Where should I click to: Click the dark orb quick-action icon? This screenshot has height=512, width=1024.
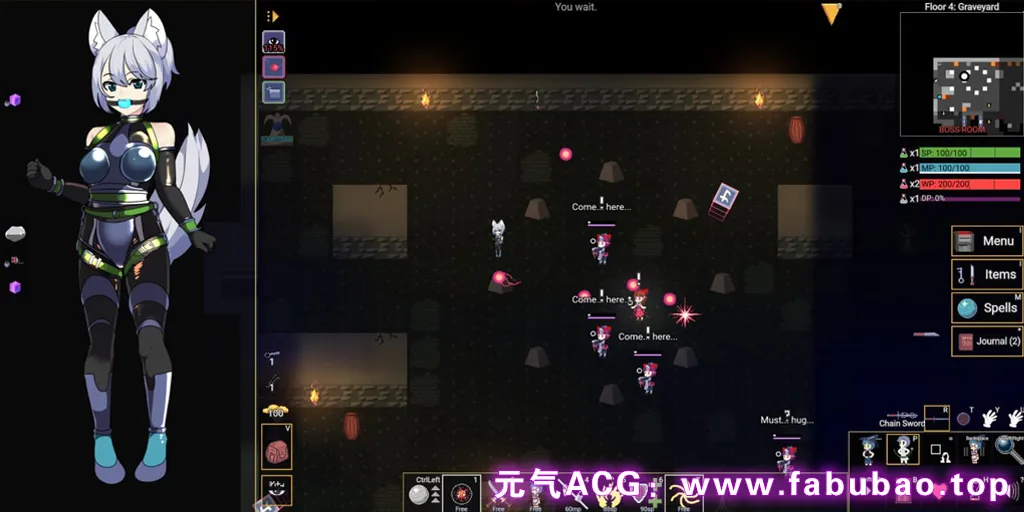964,419
